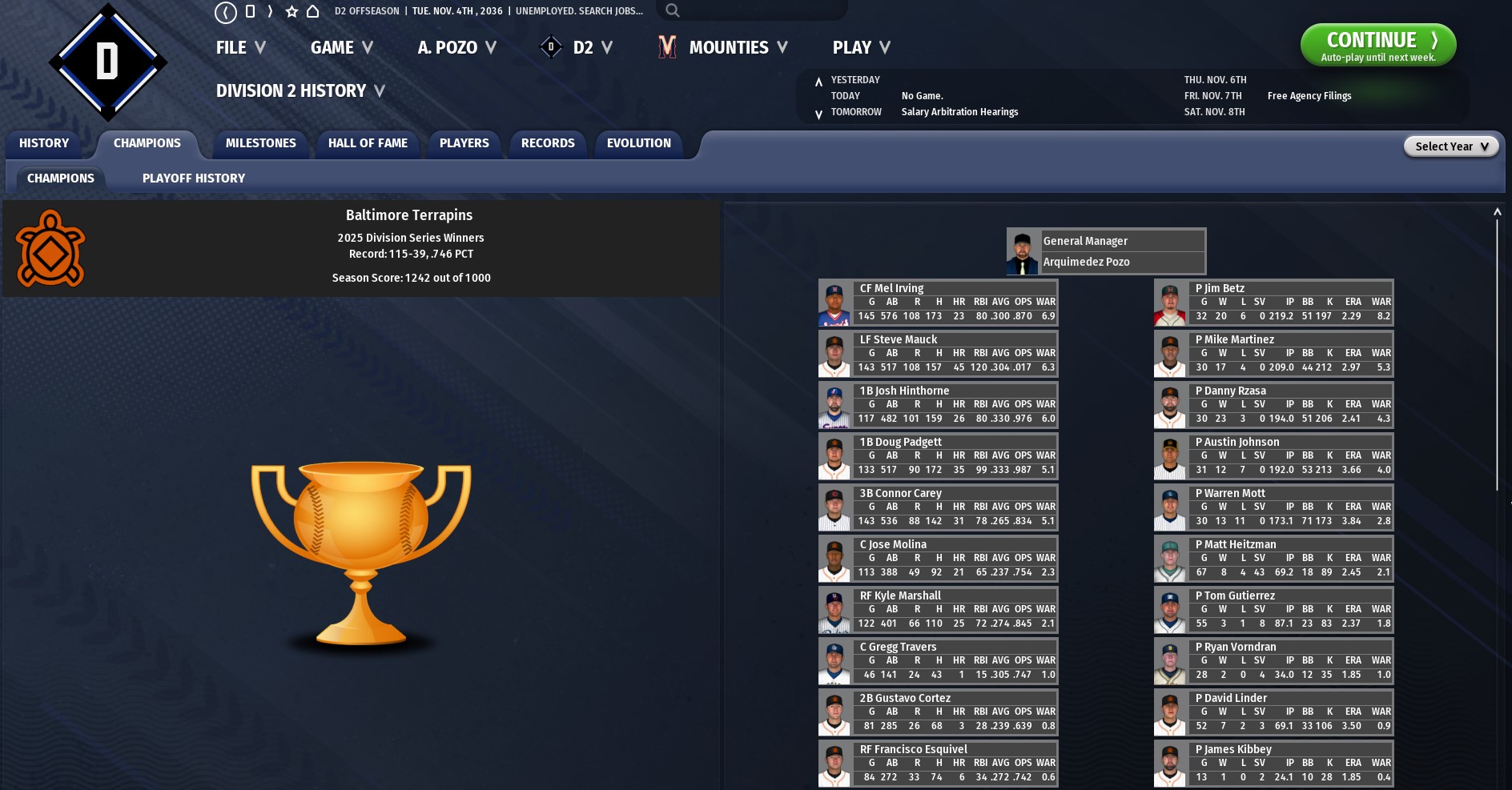Image resolution: width=1512 pixels, height=790 pixels.
Task: Switch to the History tab
Action: pos(44,143)
